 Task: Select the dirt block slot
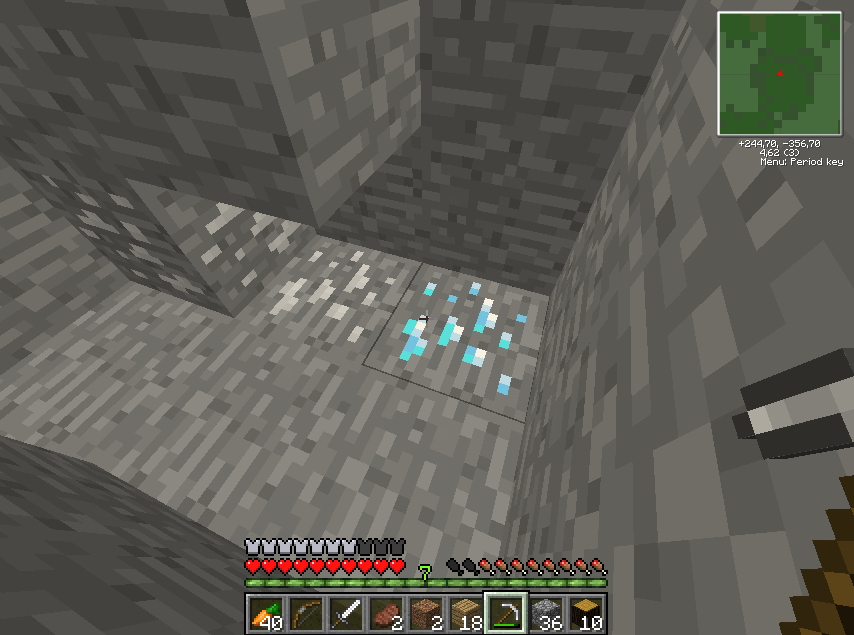click(425, 612)
